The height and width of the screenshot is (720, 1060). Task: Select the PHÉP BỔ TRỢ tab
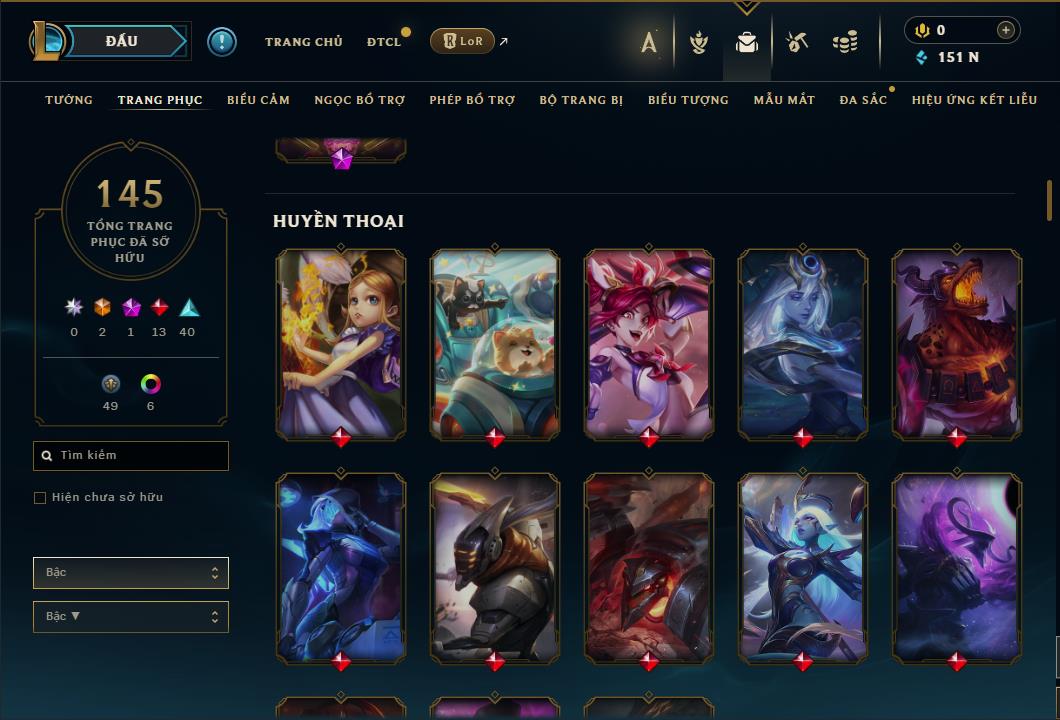pyautogui.click(x=472, y=100)
